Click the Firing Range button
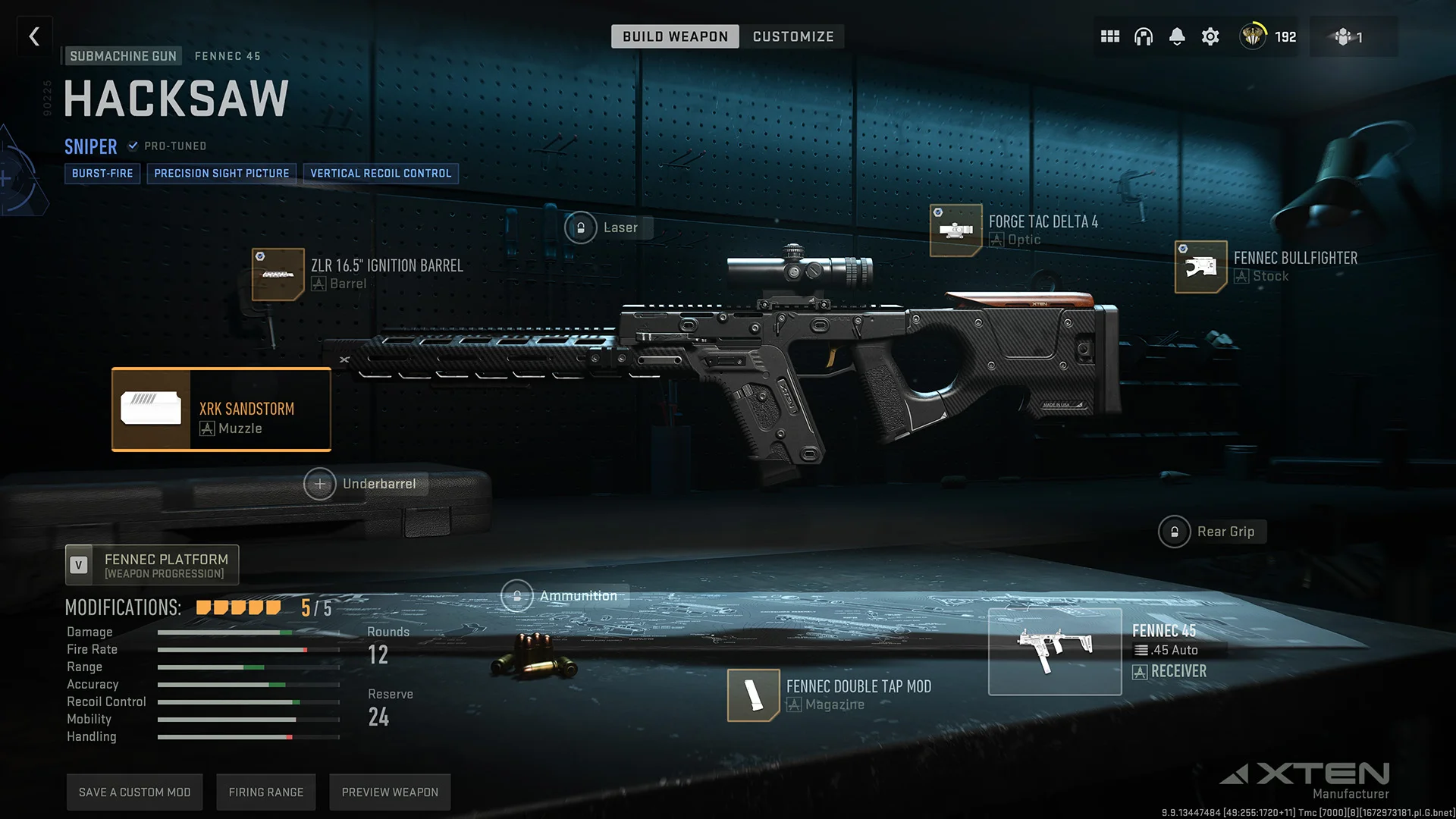This screenshot has height=819, width=1456. [265, 791]
